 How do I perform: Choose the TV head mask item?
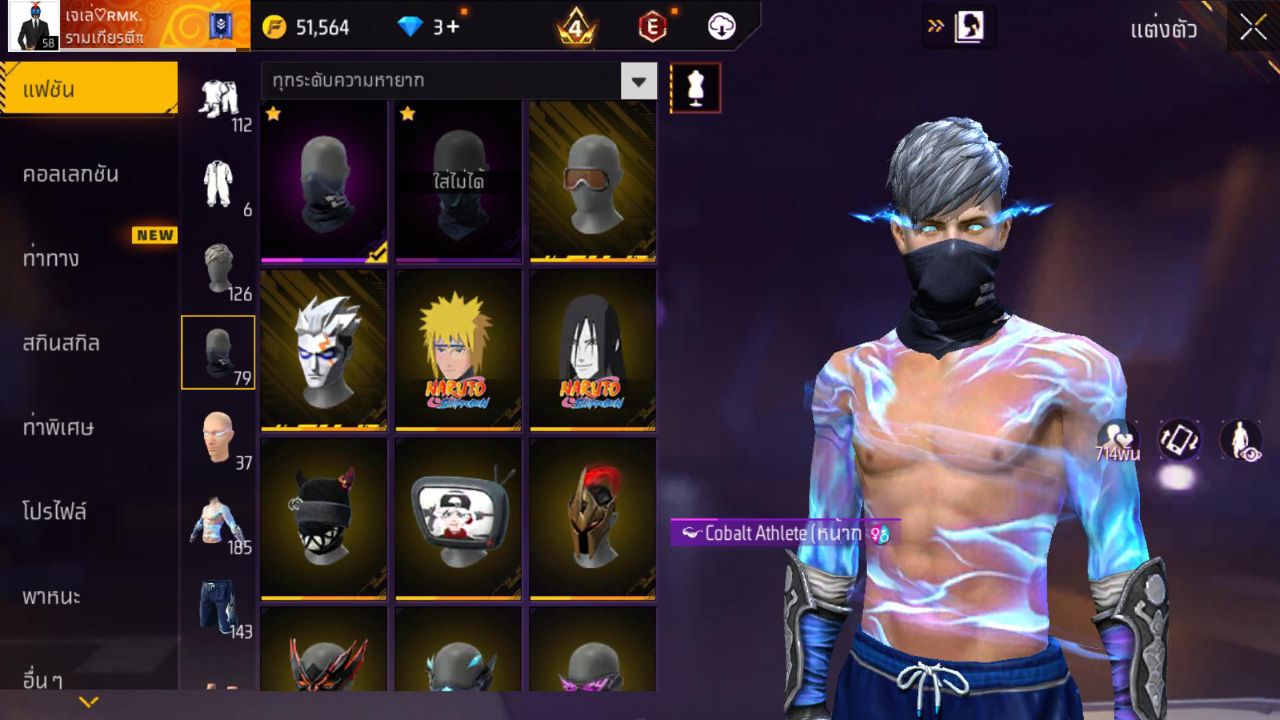458,518
